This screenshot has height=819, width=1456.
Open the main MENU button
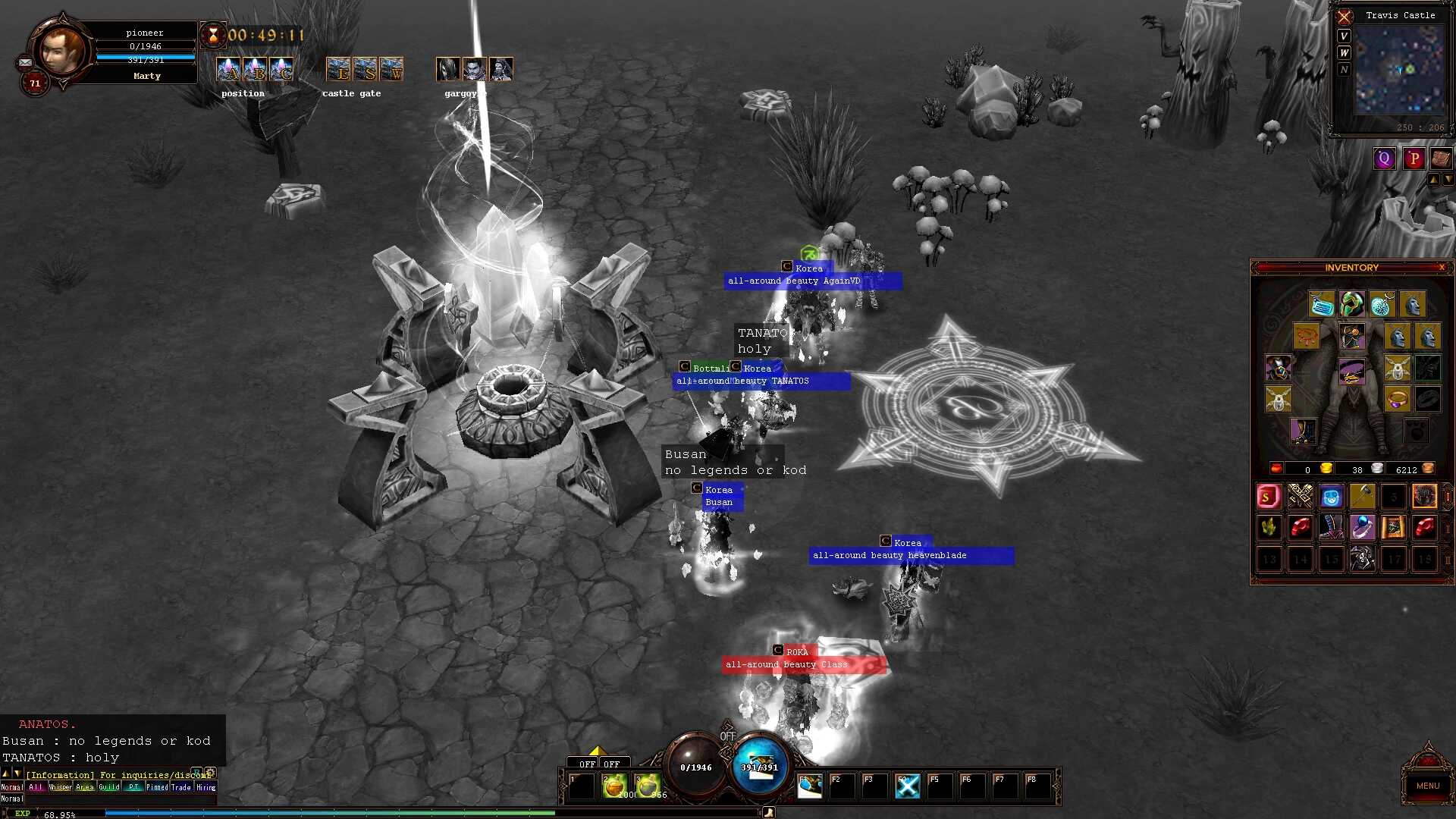pos(1427,786)
